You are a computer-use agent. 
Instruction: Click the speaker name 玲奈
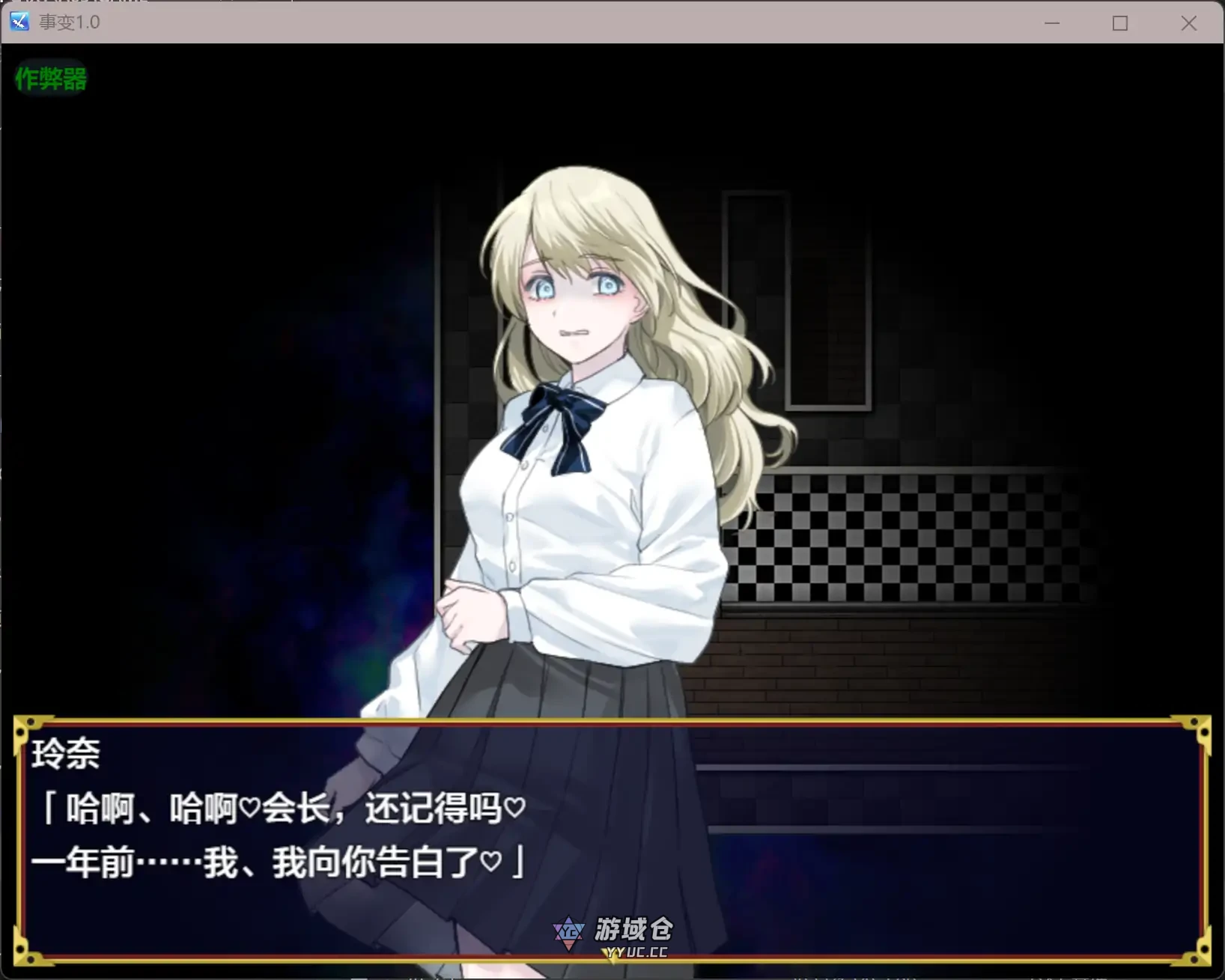[64, 755]
